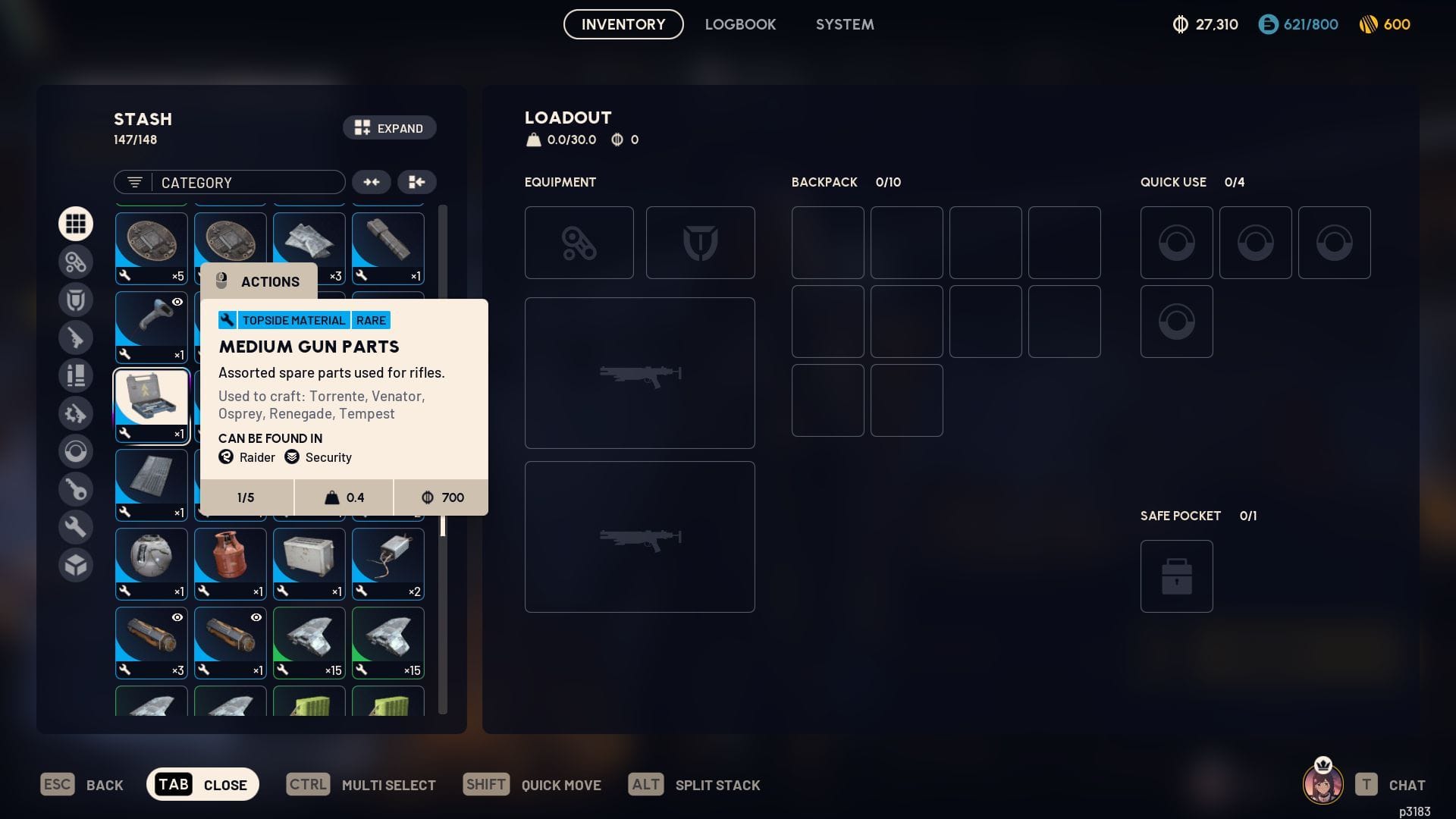1456x819 pixels.
Task: Select the wrench materials filter icon
Action: [76, 526]
